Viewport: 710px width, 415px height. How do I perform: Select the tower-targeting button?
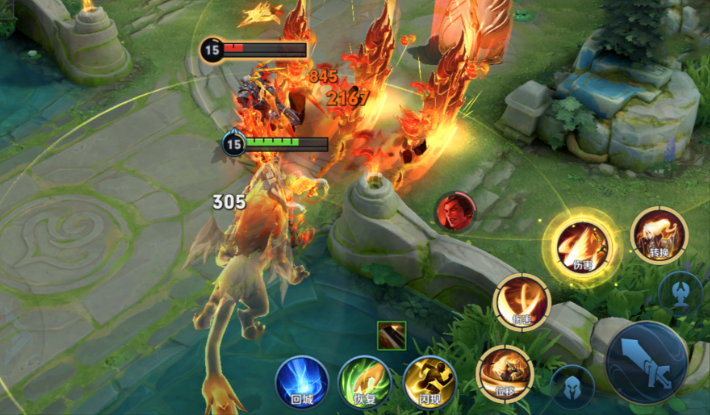coord(680,291)
